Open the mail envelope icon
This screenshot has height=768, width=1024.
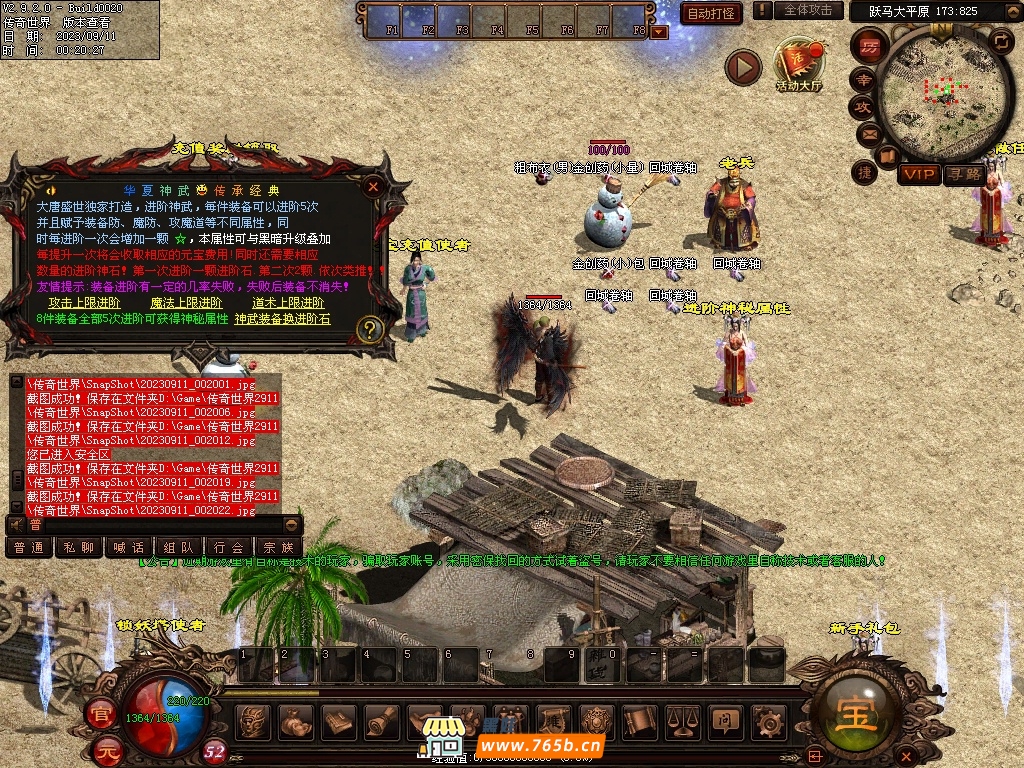pos(867,133)
